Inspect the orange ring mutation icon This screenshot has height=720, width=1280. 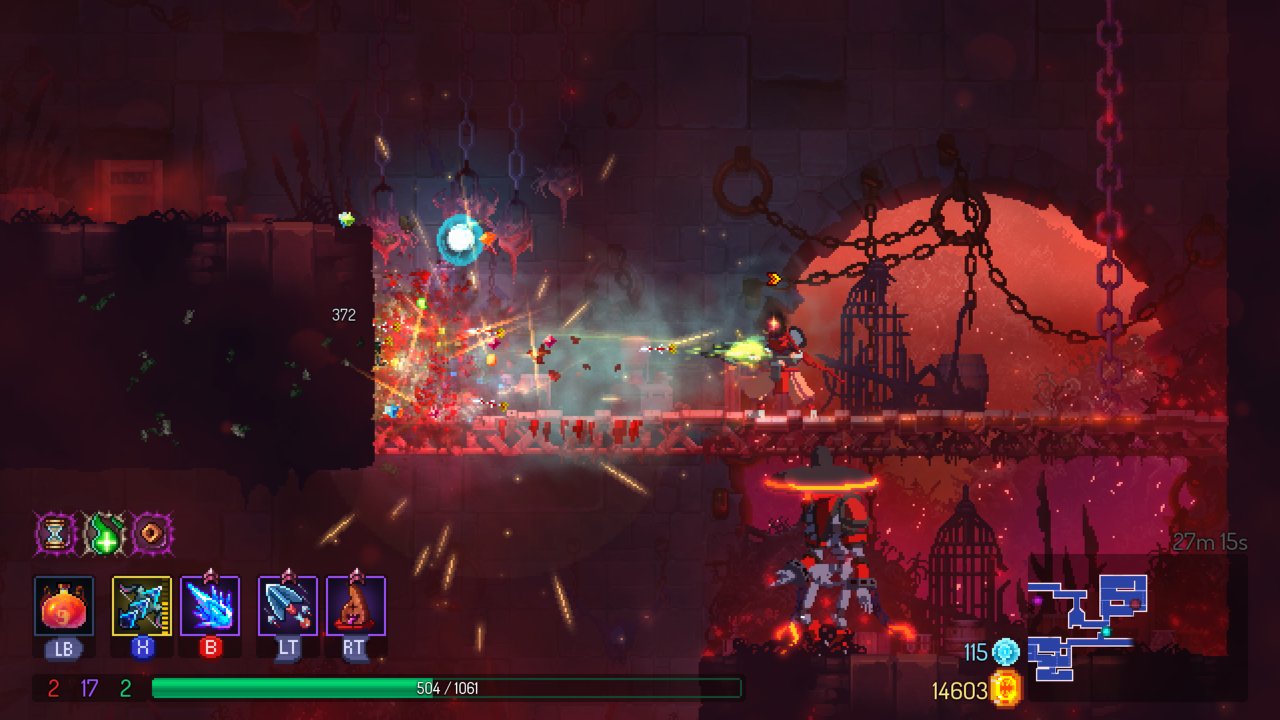pos(153,534)
